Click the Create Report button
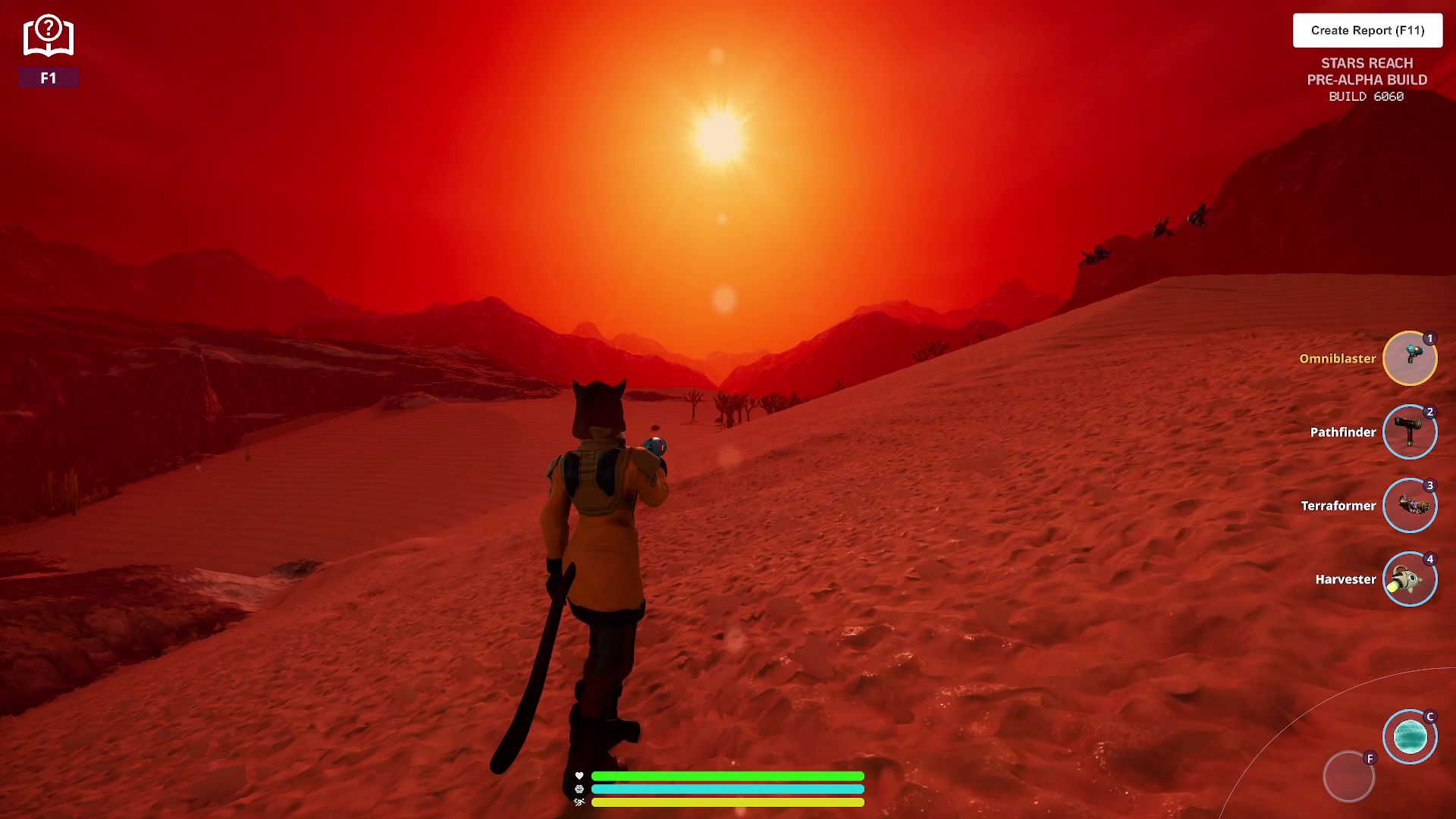Image resolution: width=1456 pixels, height=819 pixels. pyautogui.click(x=1367, y=30)
